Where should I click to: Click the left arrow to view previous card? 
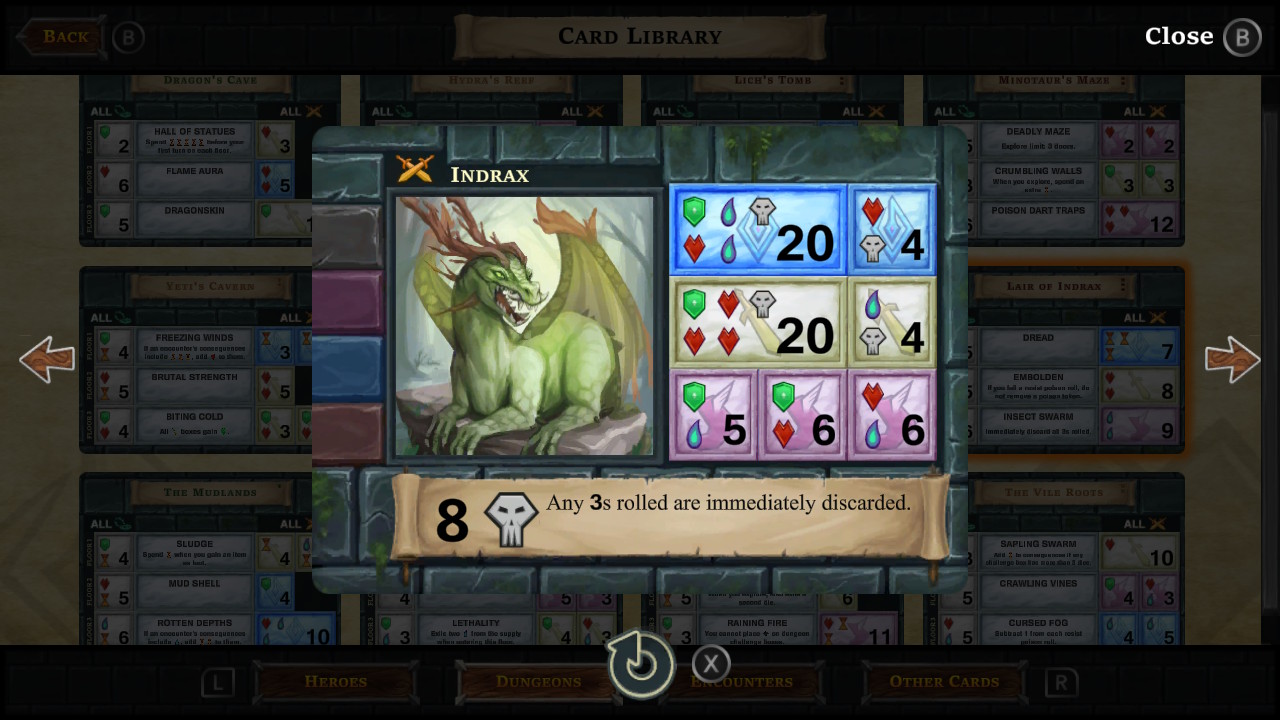point(46,359)
